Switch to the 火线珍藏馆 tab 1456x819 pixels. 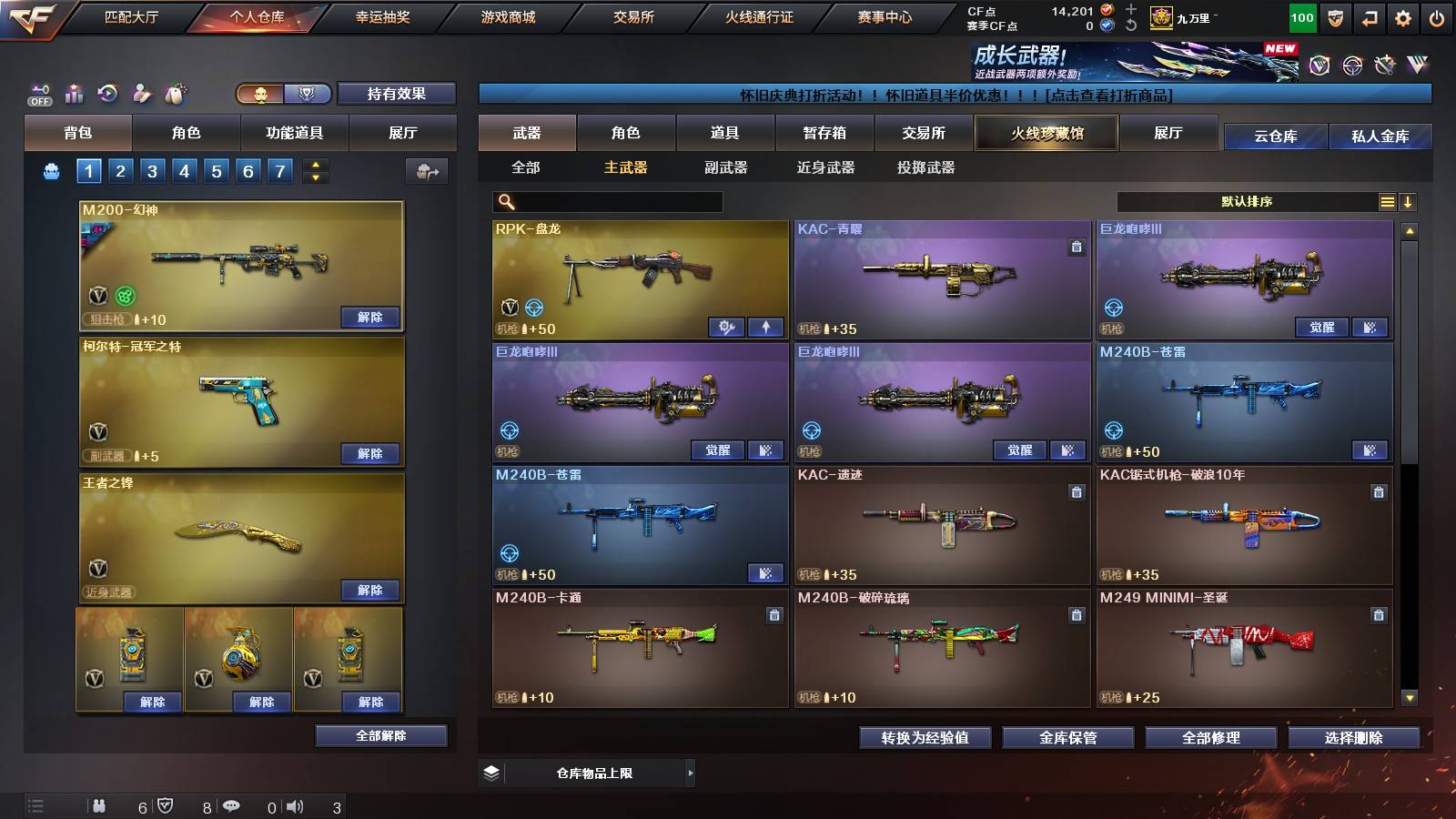[1046, 133]
